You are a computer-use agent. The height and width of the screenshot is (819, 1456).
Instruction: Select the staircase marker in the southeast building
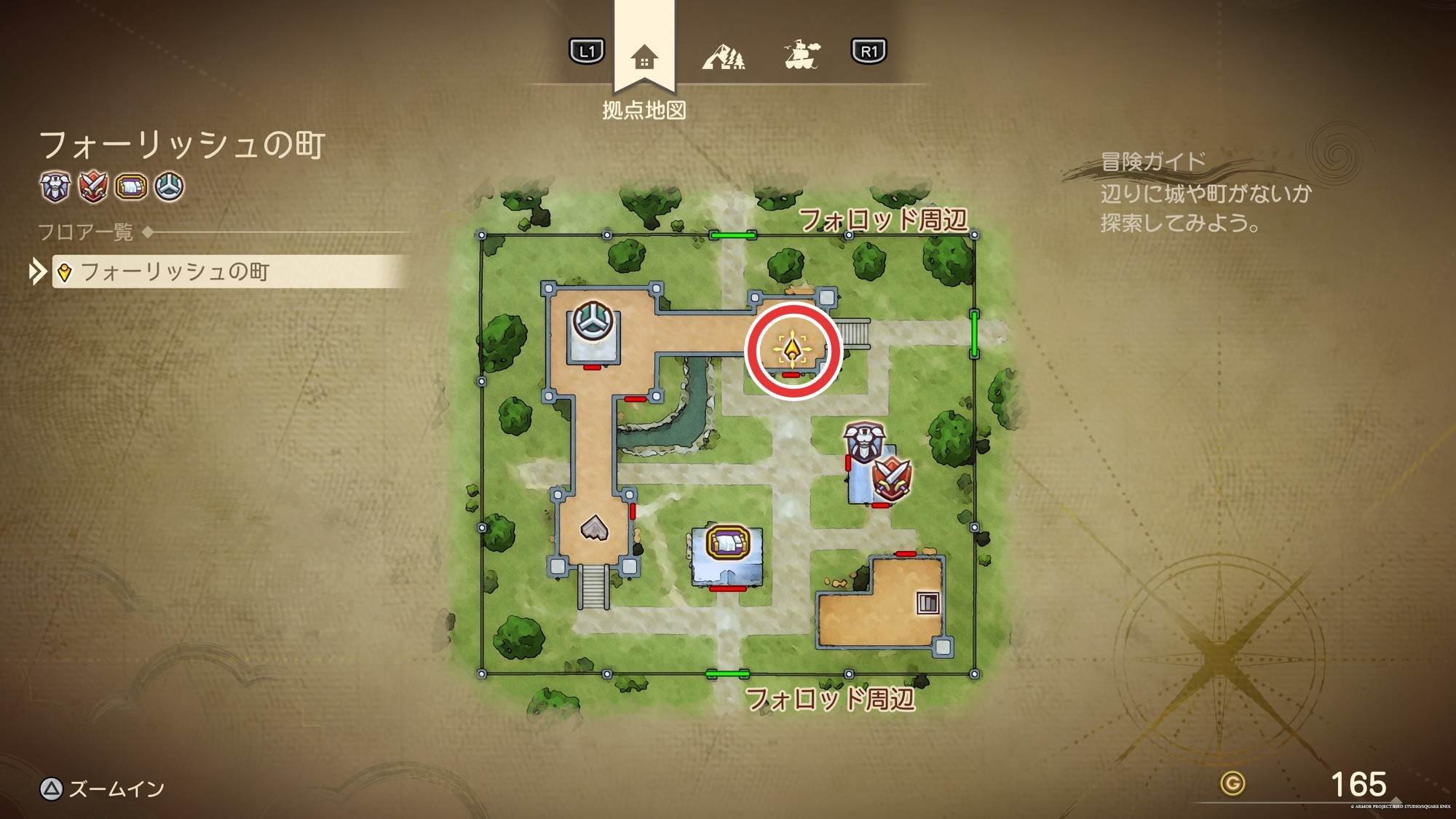pyautogui.click(x=927, y=603)
